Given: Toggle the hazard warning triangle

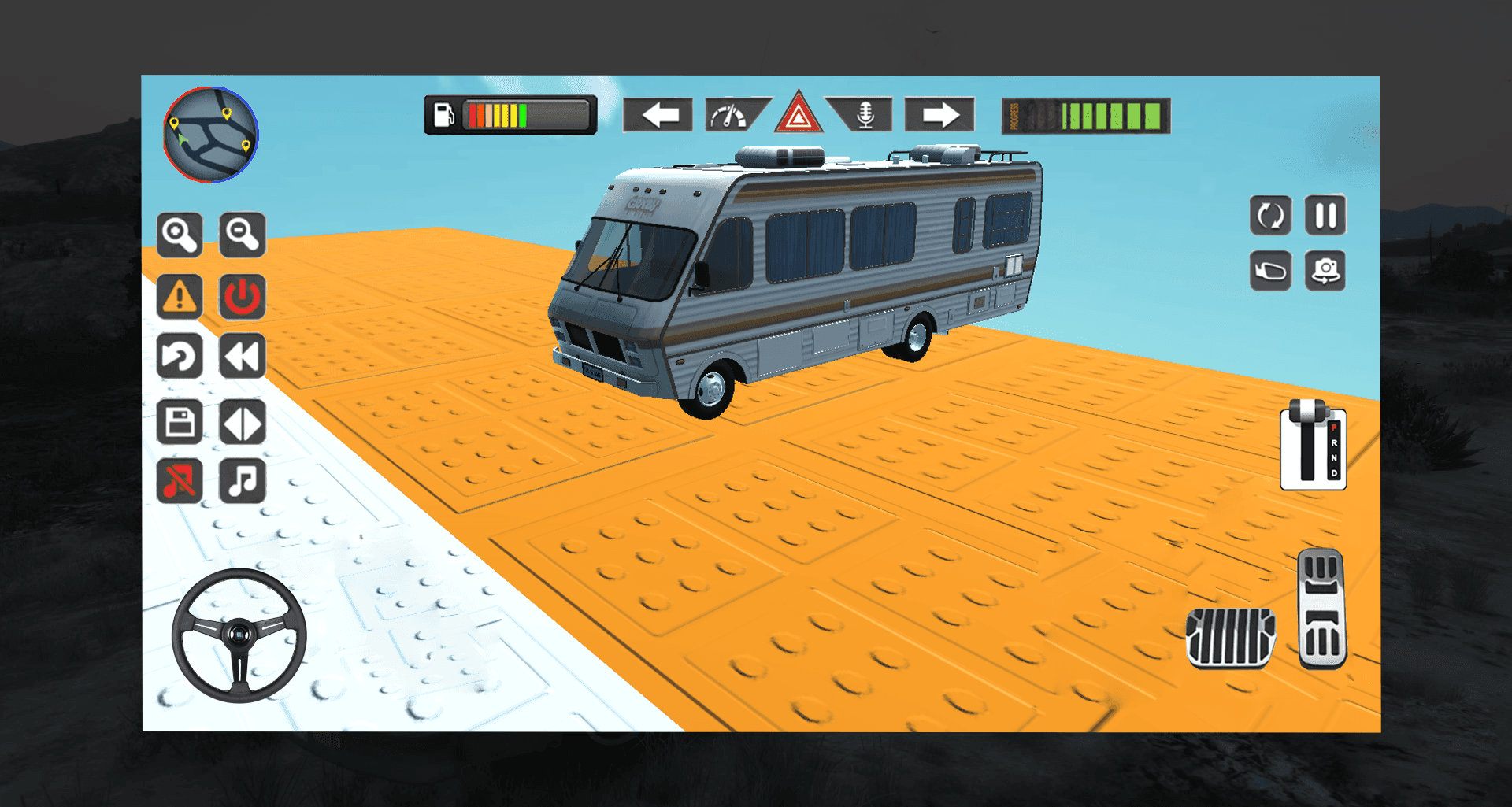Looking at the screenshot, I should pyautogui.click(x=798, y=115).
